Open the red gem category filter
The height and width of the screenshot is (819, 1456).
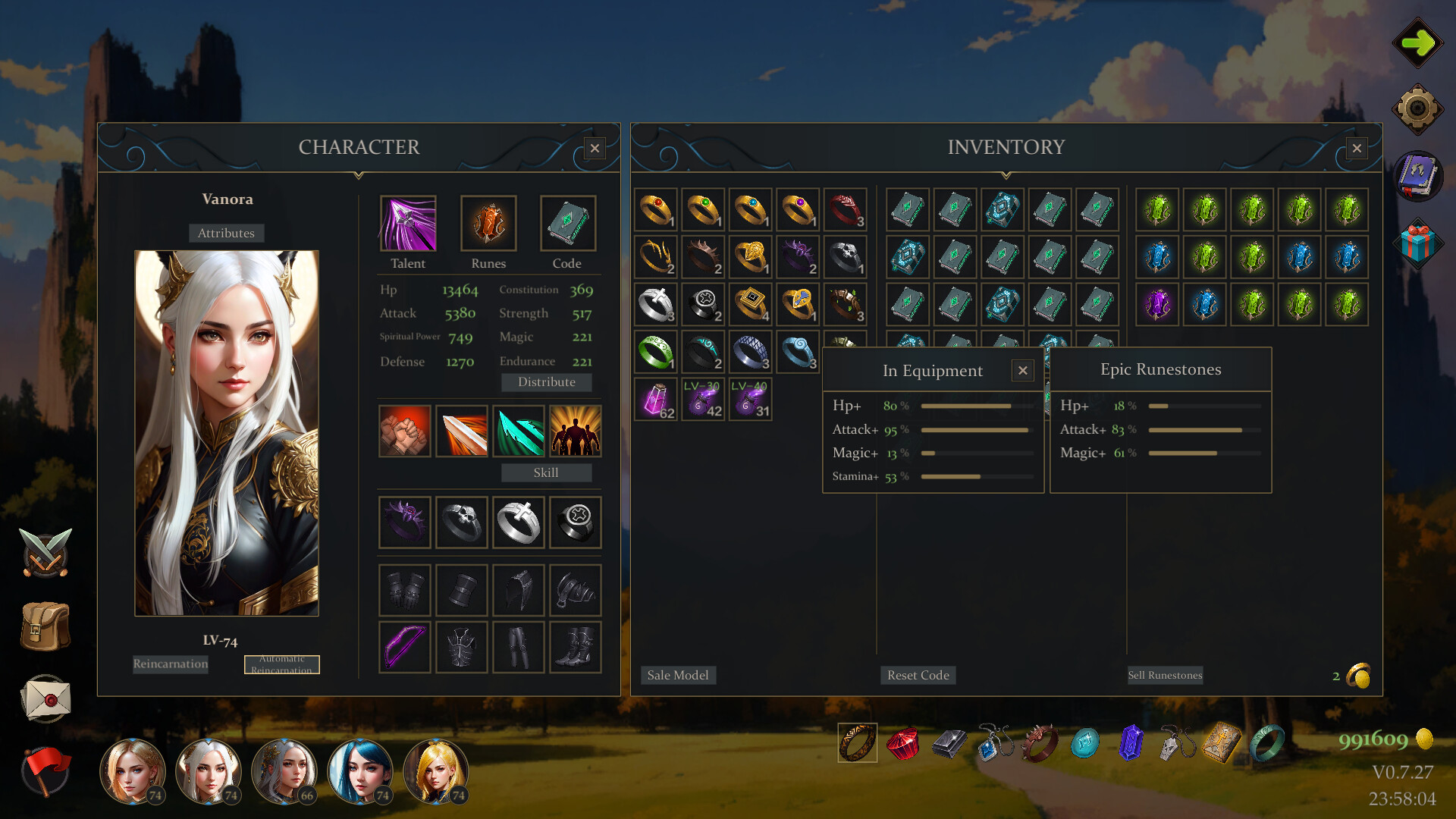[x=902, y=743]
